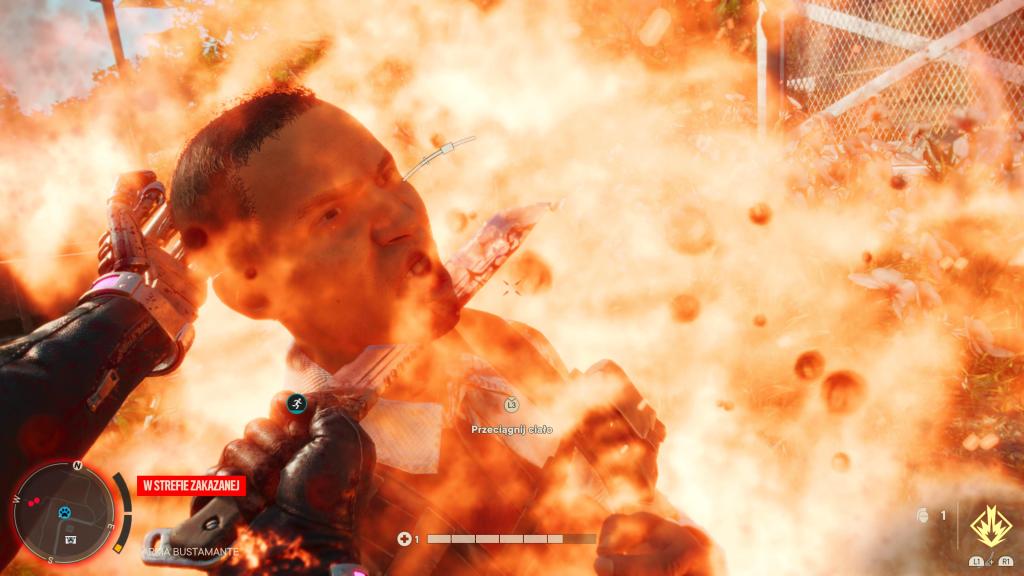
Task: Click the red W STREFIE ZAKAZANEJ banner
Action: (x=191, y=486)
